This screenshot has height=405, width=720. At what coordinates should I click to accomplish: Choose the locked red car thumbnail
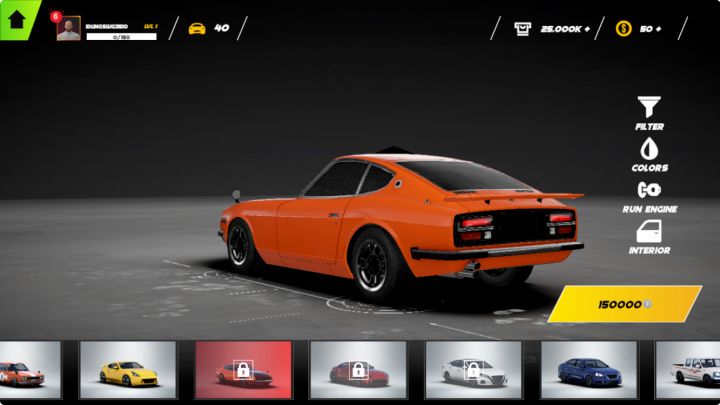pos(358,370)
